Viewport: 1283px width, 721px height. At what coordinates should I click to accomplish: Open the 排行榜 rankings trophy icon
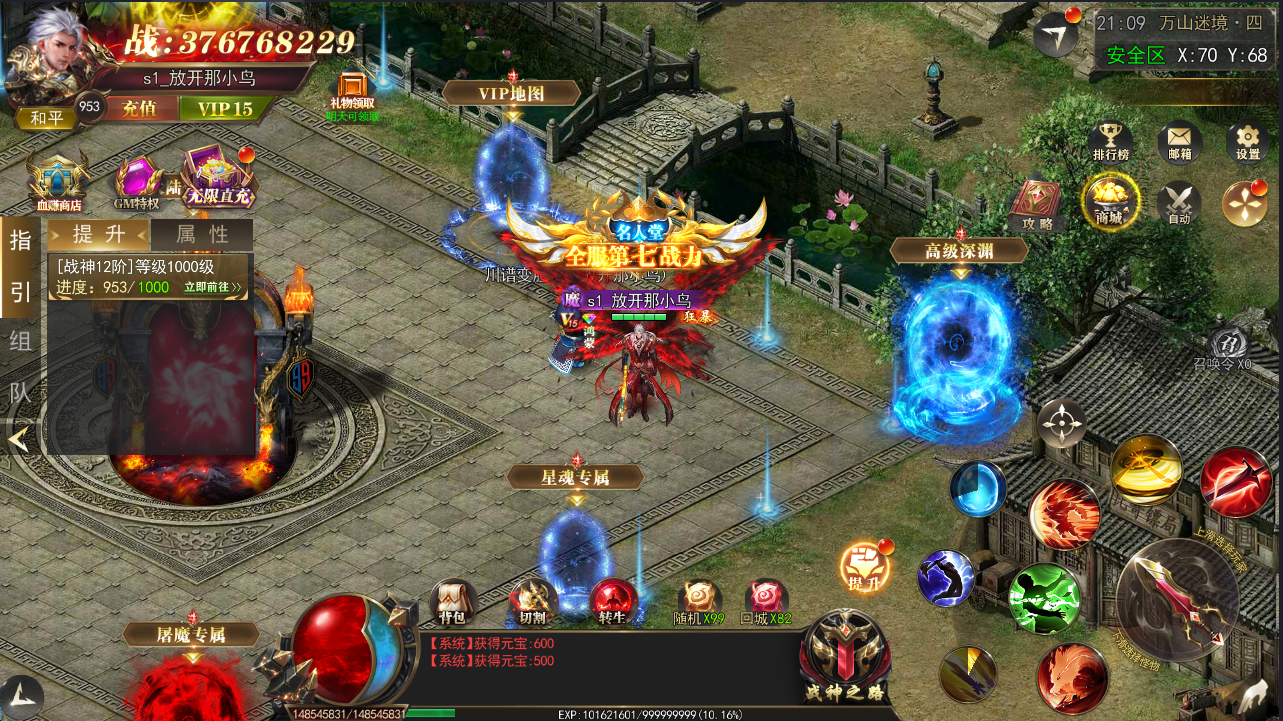(x=1110, y=141)
